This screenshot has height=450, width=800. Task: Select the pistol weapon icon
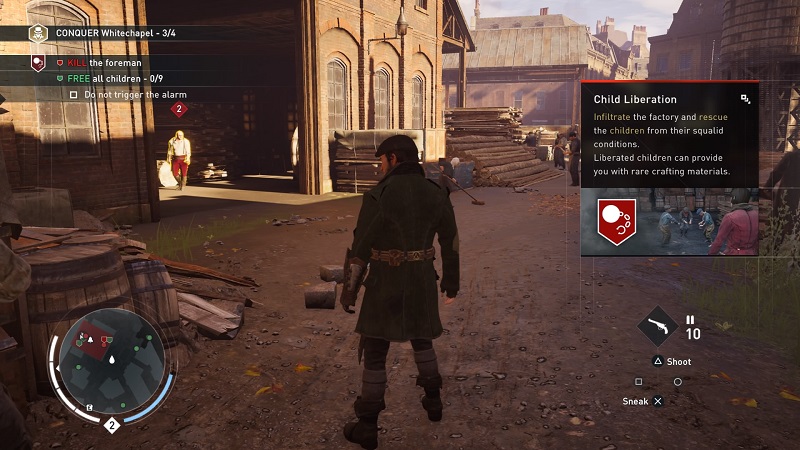coord(658,327)
